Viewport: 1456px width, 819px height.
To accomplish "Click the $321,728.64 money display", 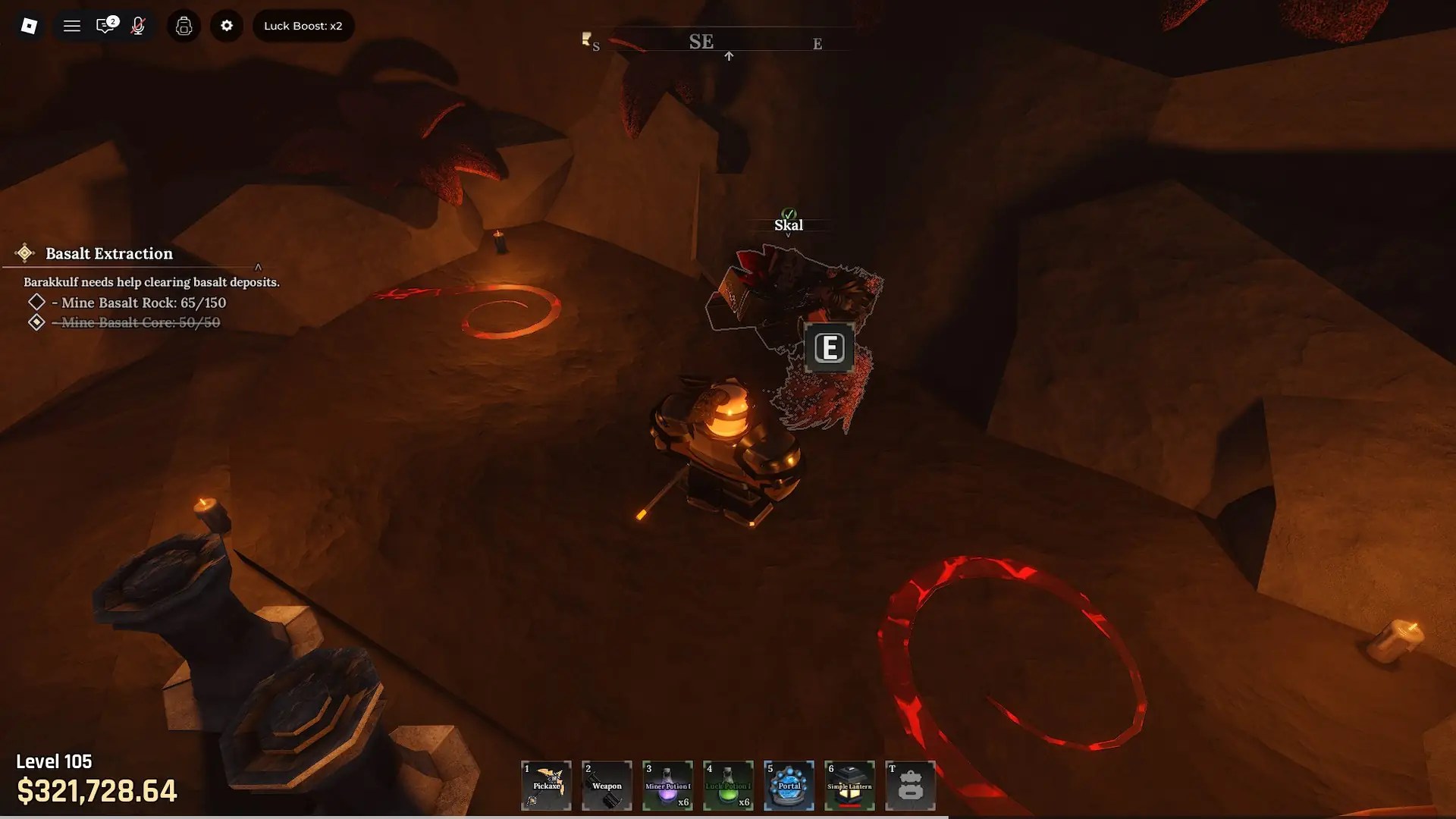I will click(97, 792).
